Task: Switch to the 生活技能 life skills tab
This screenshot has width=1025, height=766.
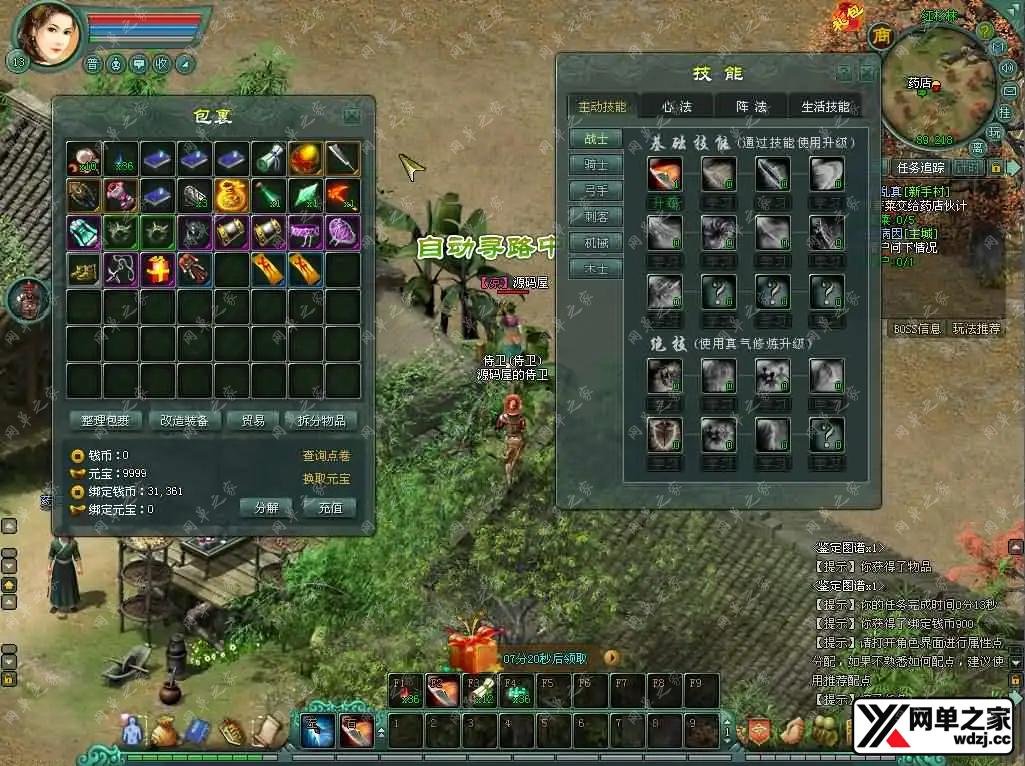Action: [825, 107]
